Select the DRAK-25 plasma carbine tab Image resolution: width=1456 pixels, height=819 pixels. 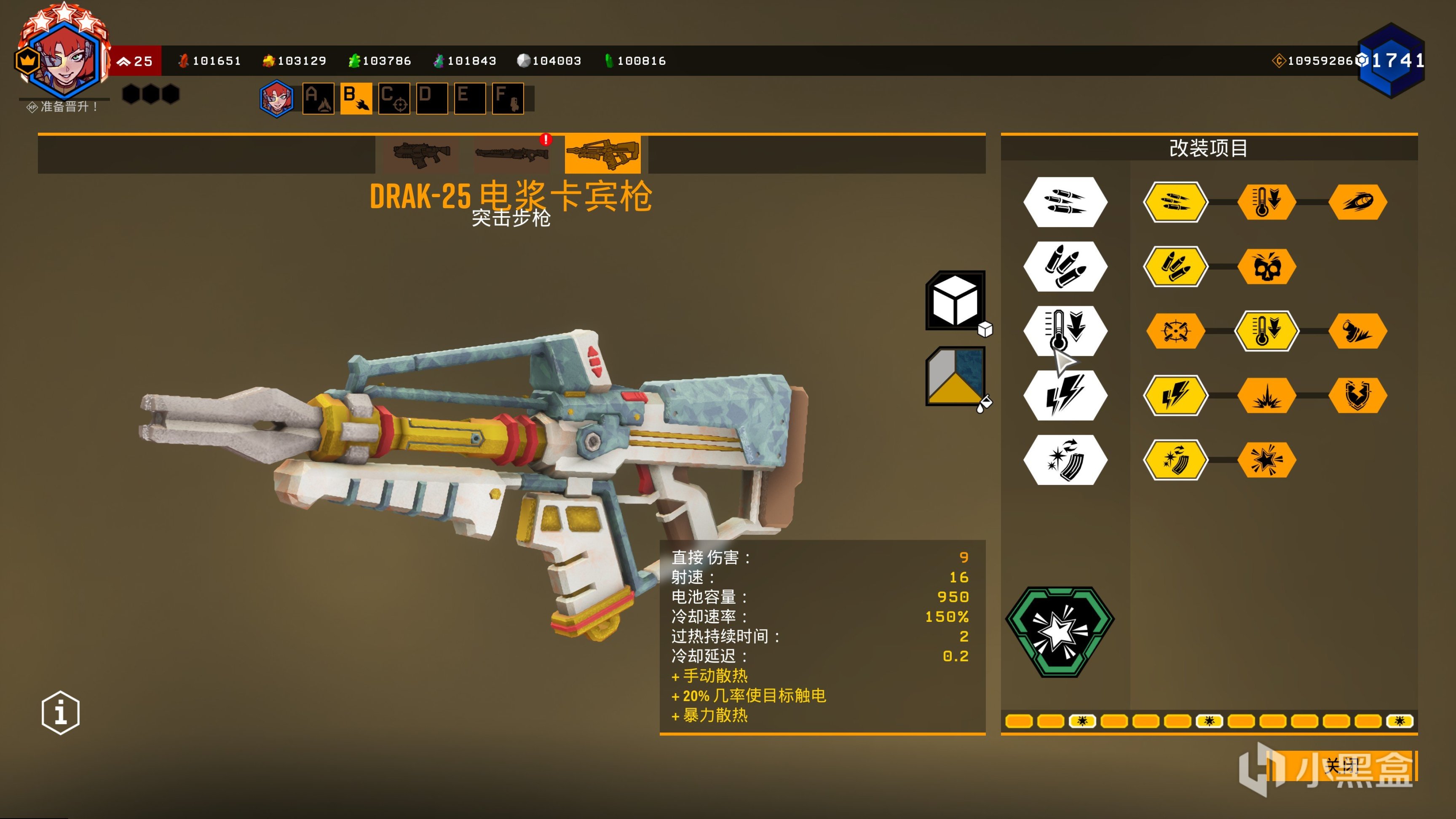(602, 154)
